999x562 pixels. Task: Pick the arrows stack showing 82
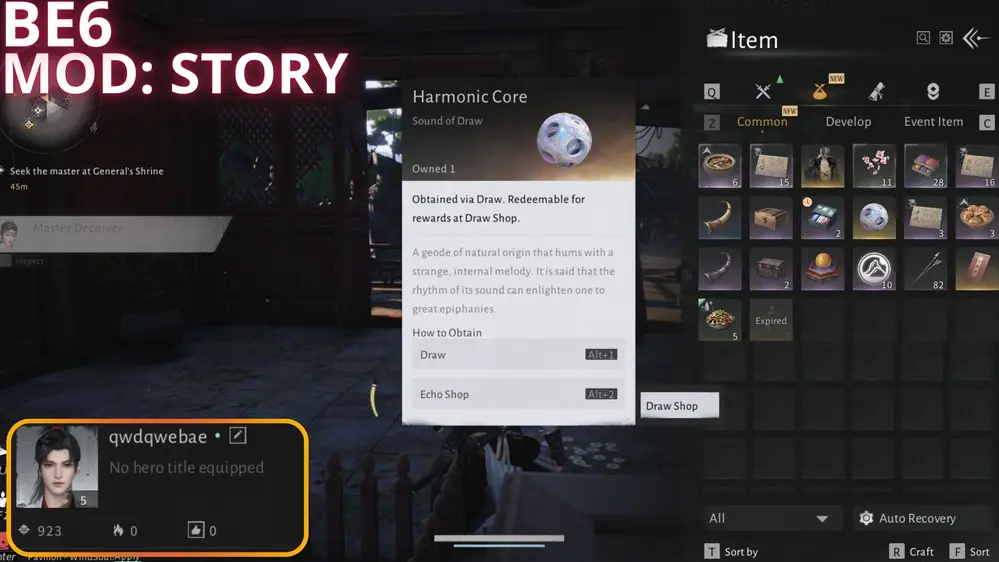[x=927, y=269]
